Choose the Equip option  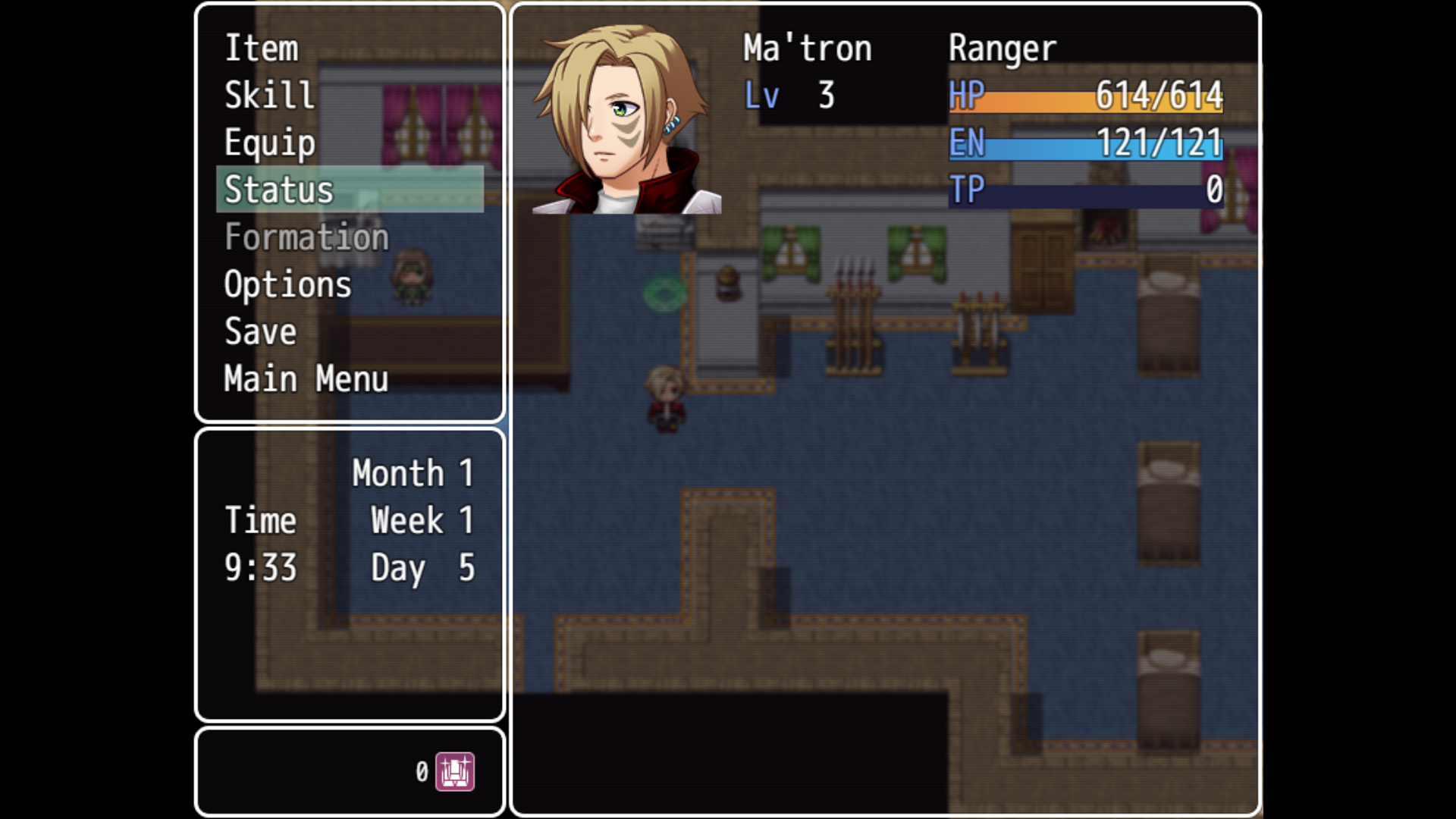pos(270,143)
